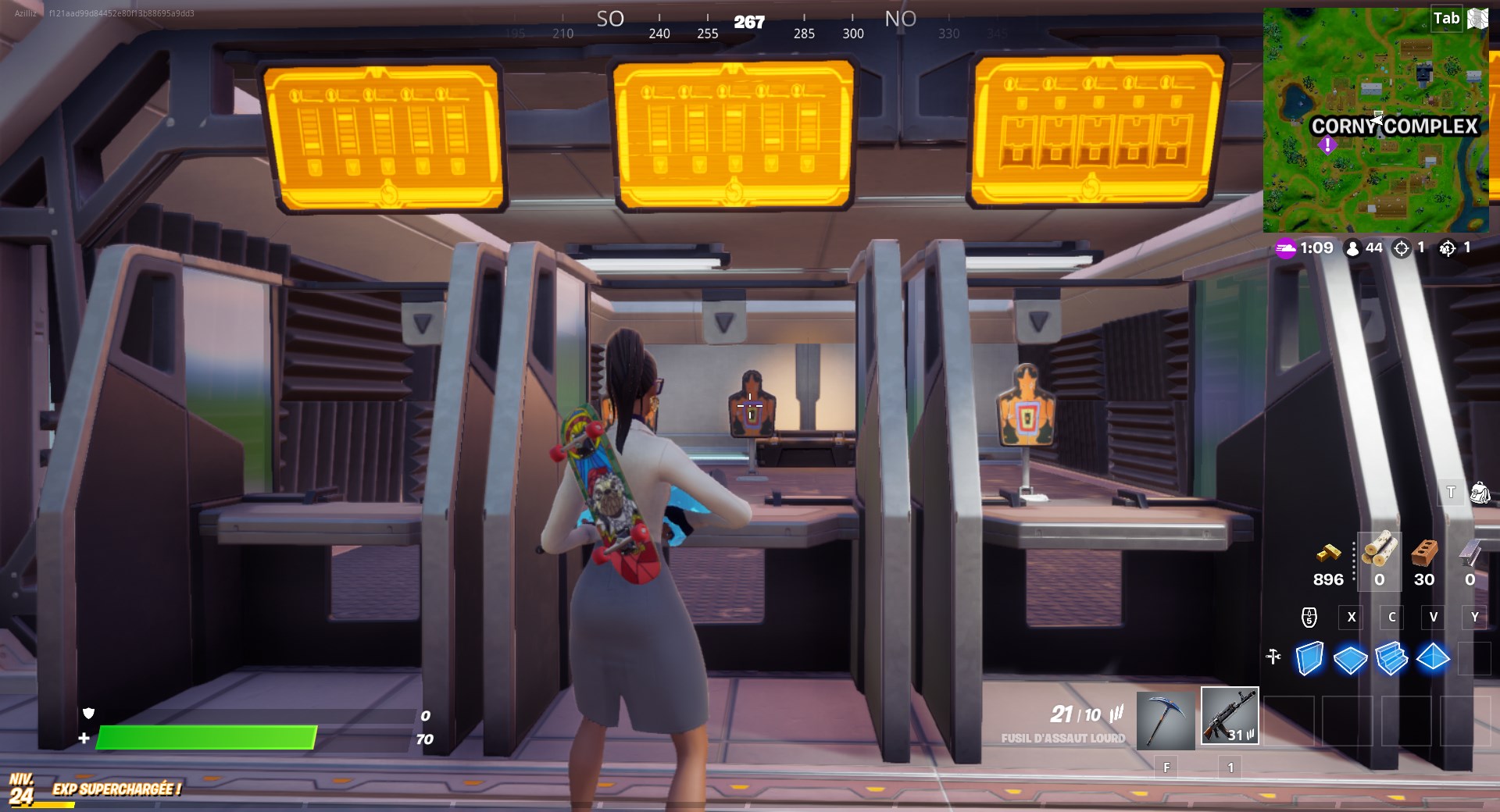Screen dimensions: 1500x812
Task: Click the gold bars icon showing 896
Action: click(1328, 553)
